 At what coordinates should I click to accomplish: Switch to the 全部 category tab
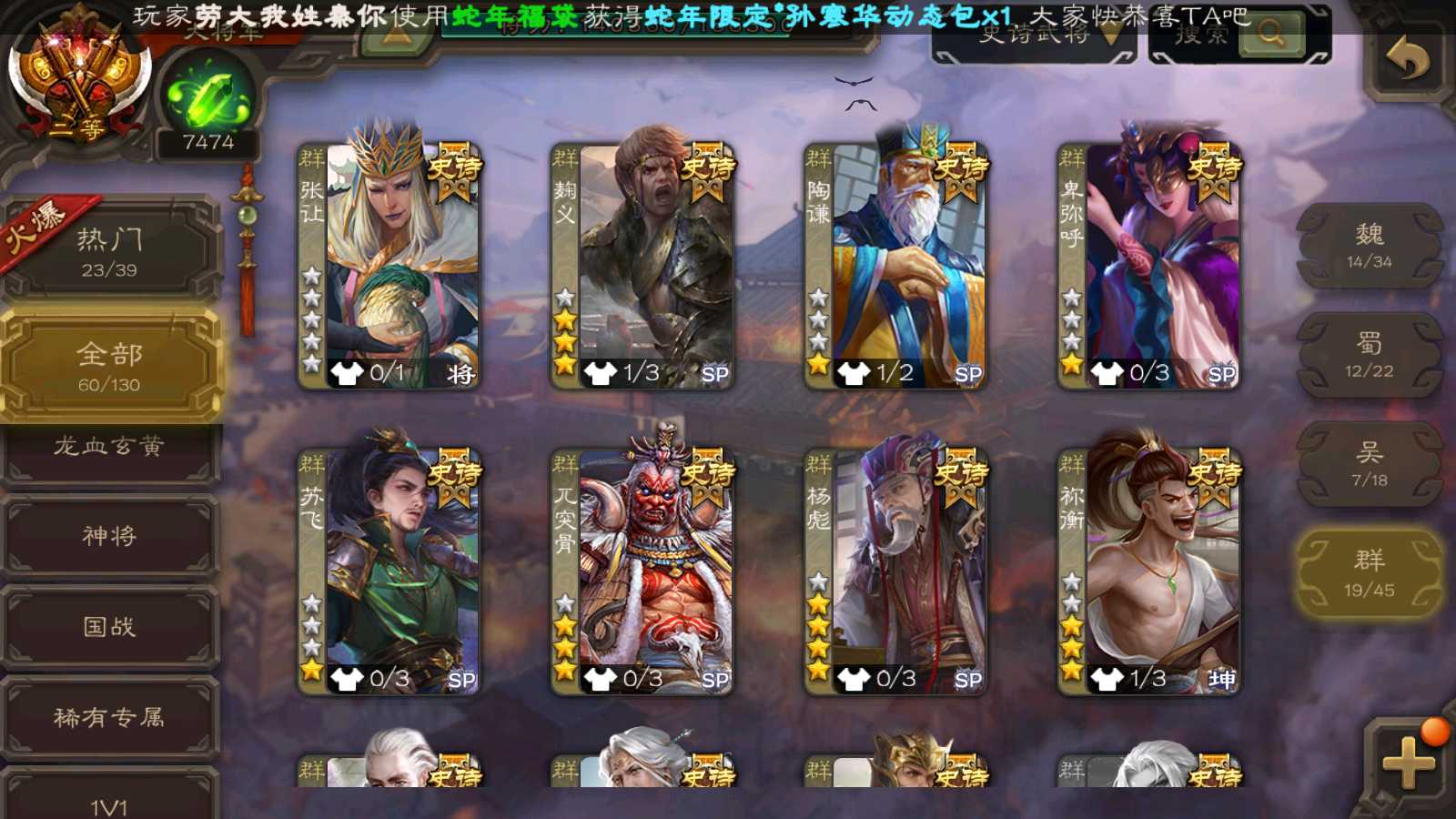pyautogui.click(x=109, y=366)
